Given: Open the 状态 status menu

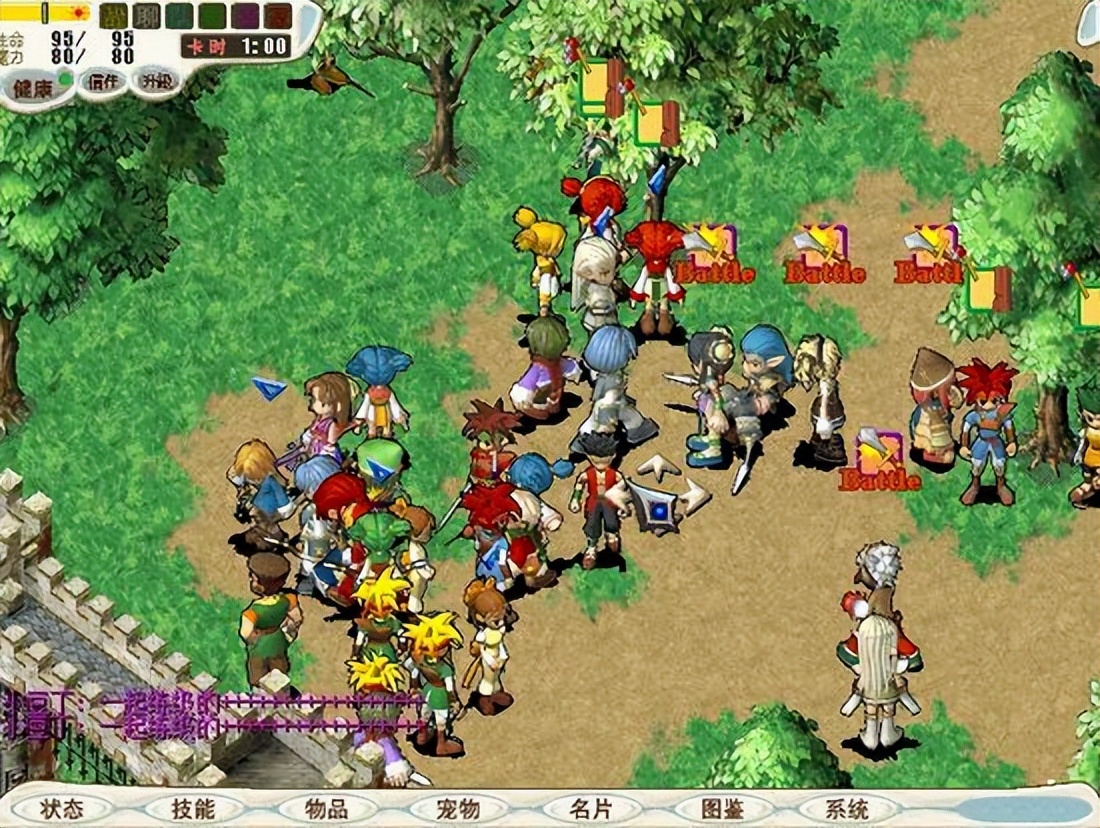Looking at the screenshot, I should click(x=61, y=808).
